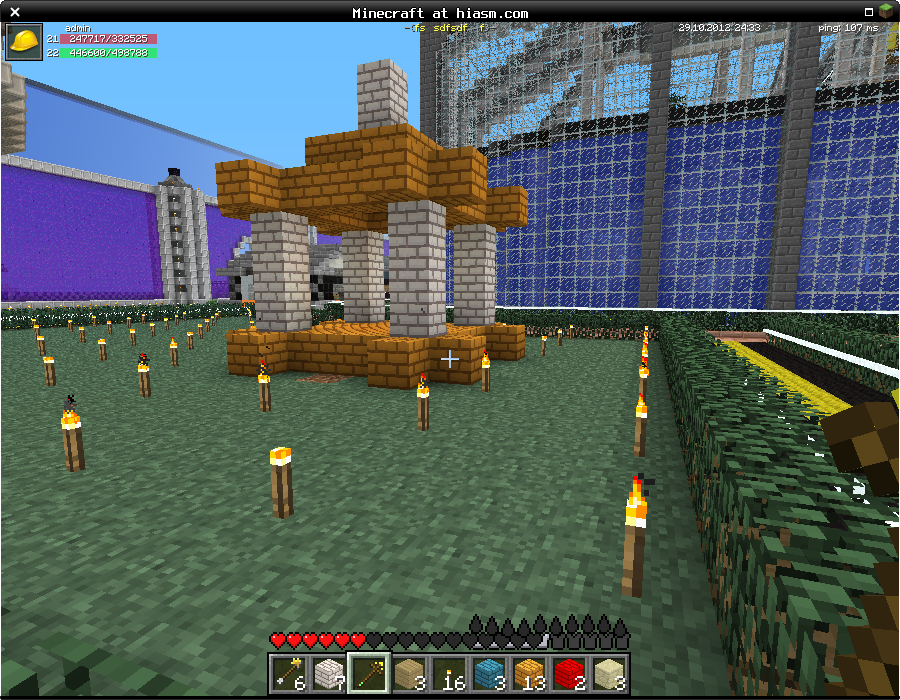Click the yellow hard hat admin icon
Image resolution: width=900 pixels, height=700 pixels.
tap(23, 42)
